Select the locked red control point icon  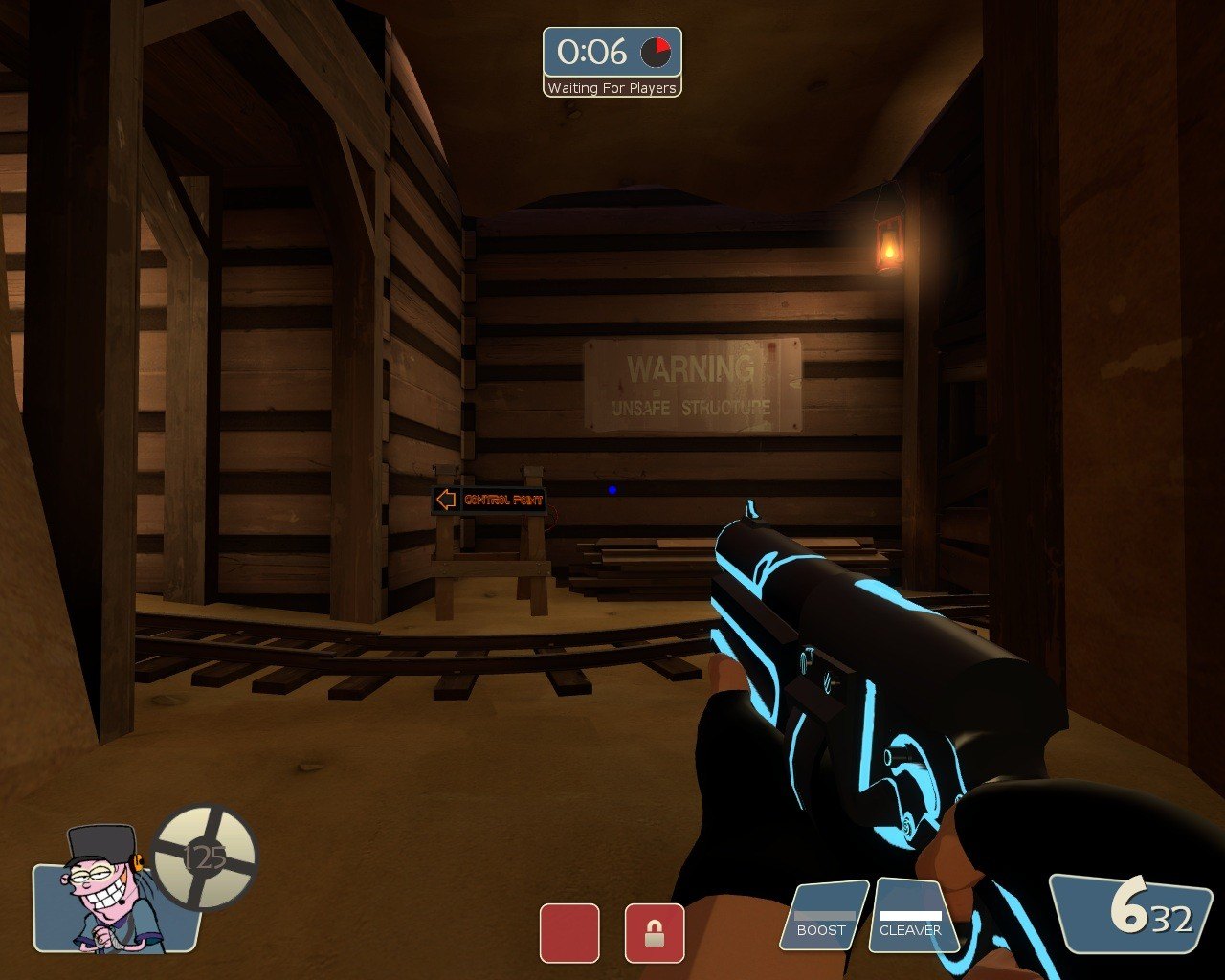point(655,933)
